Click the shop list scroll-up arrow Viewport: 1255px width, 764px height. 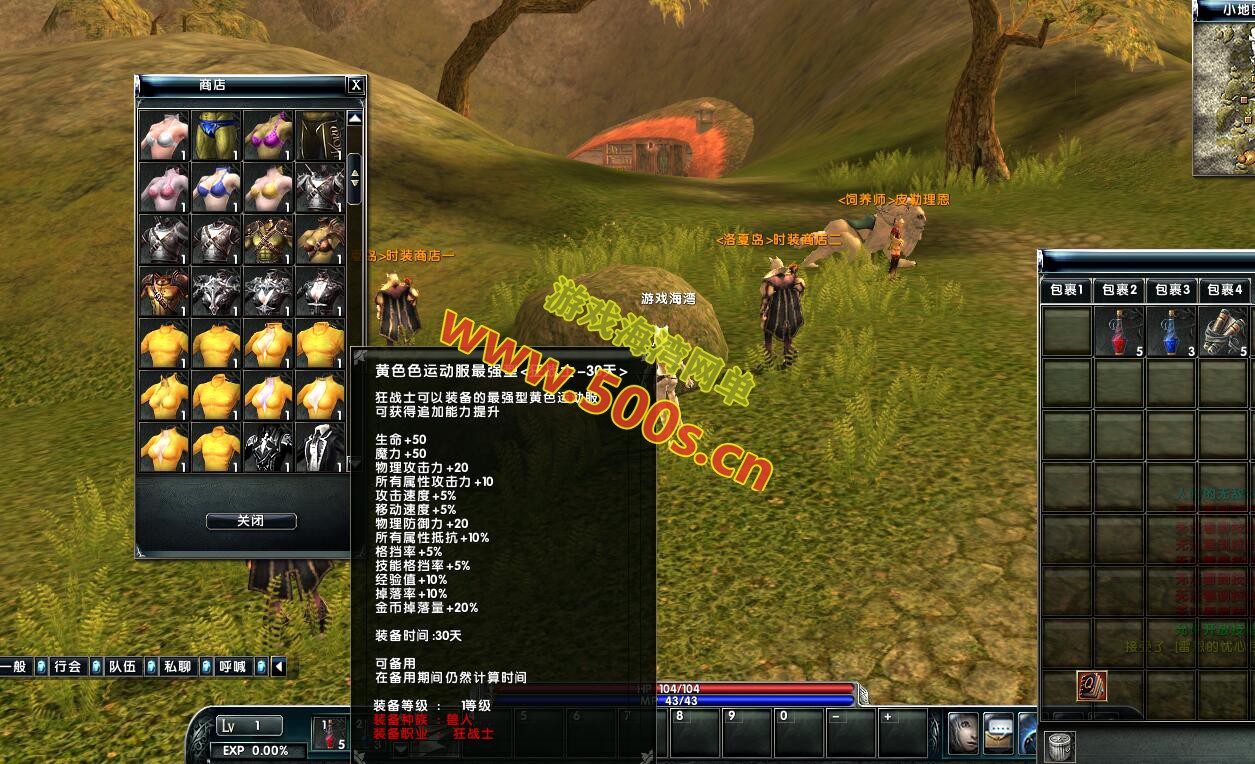(354, 118)
